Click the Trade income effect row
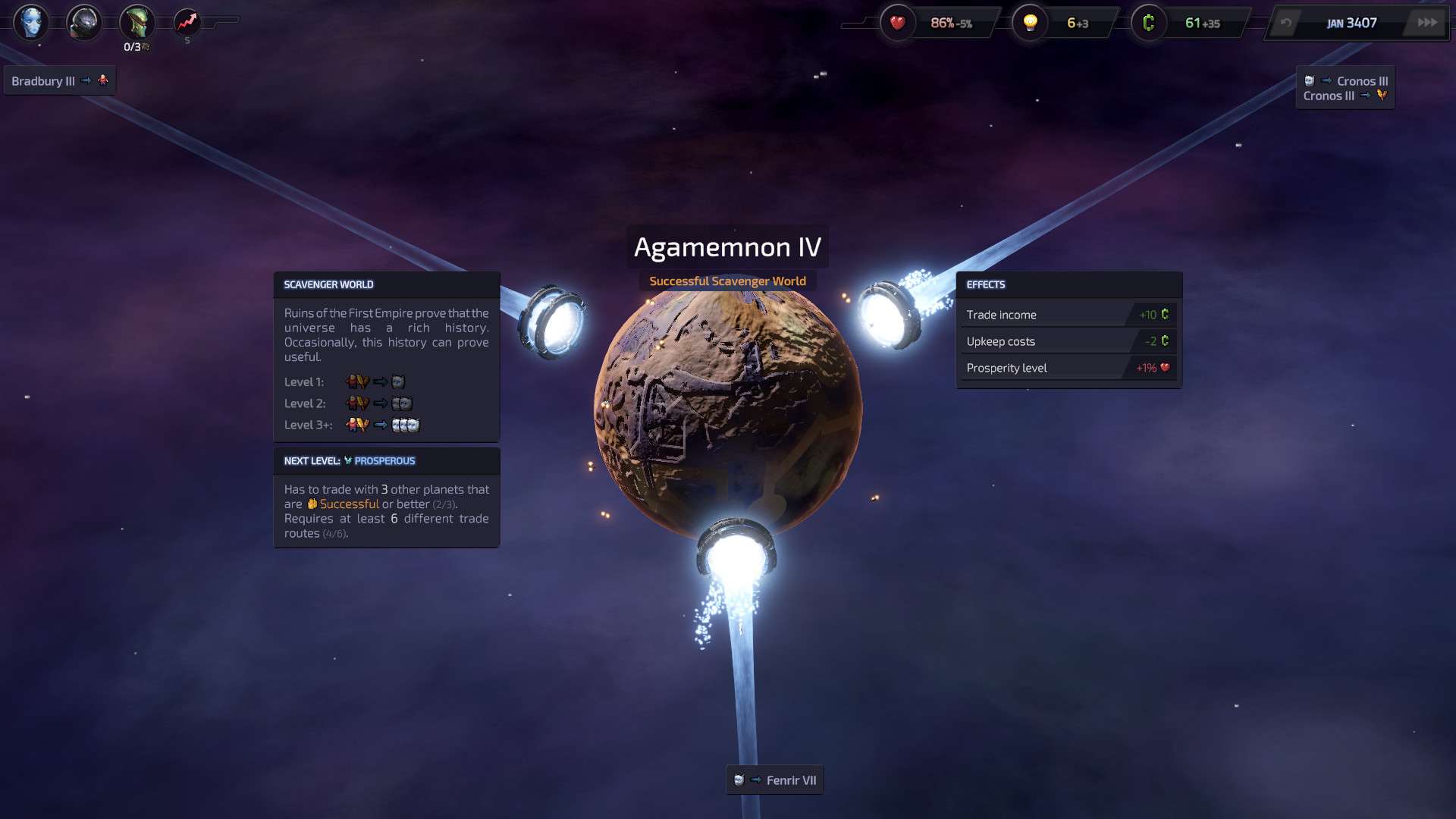Image resolution: width=1456 pixels, height=819 pixels. (1068, 315)
